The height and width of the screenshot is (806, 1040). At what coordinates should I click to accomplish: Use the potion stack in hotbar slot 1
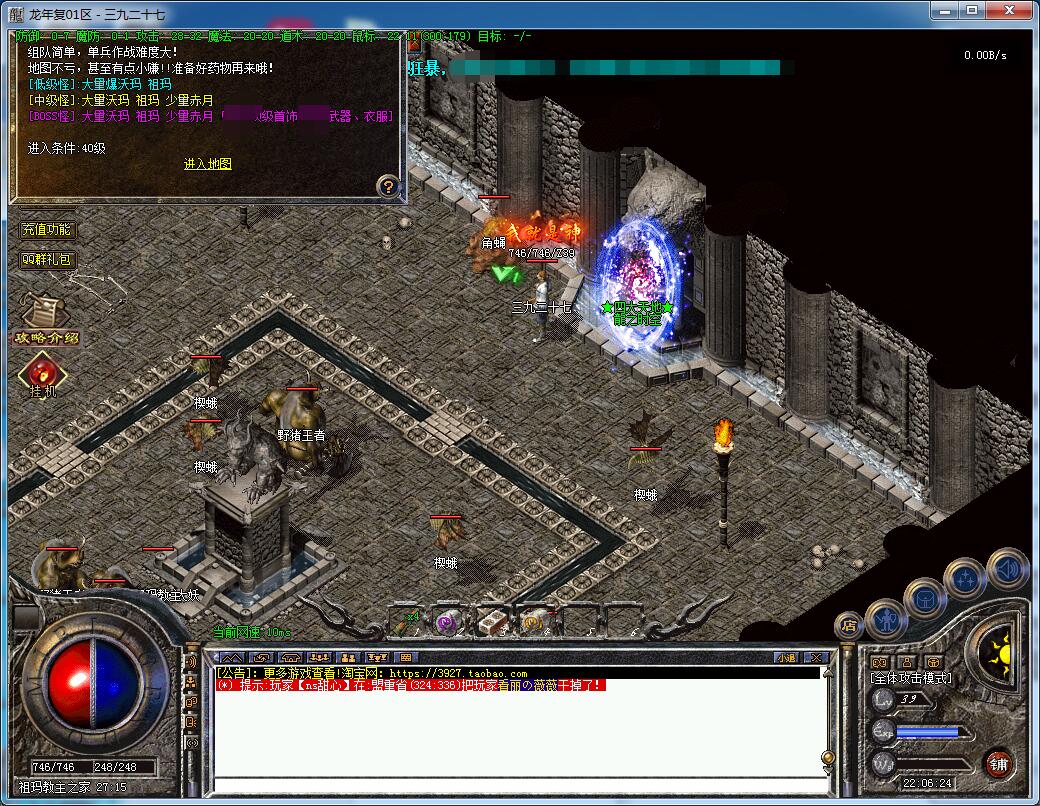[x=405, y=622]
